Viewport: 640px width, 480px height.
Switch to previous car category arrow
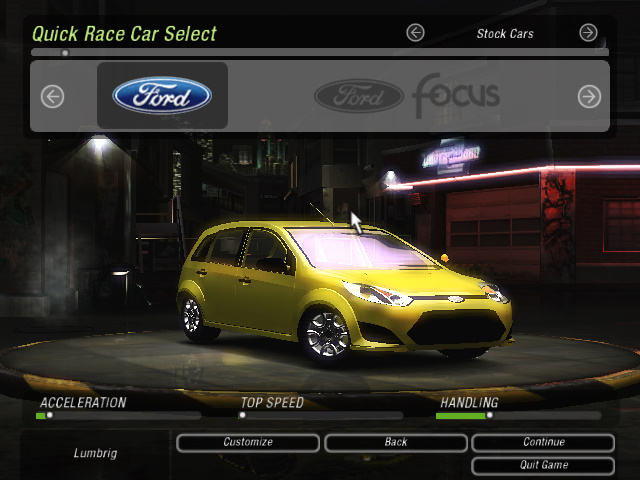[416, 33]
